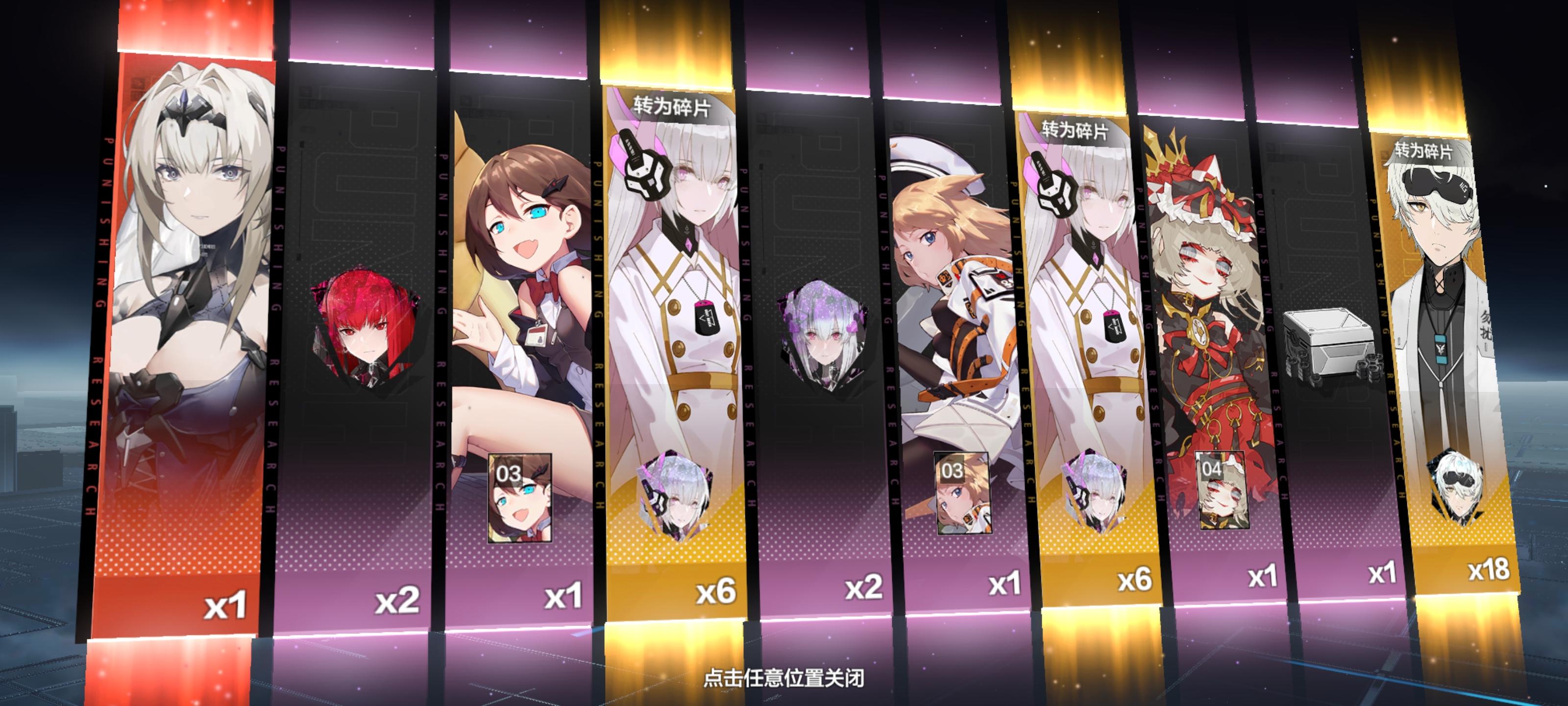
Task: Select the x6 gold reward card
Action: point(676,304)
